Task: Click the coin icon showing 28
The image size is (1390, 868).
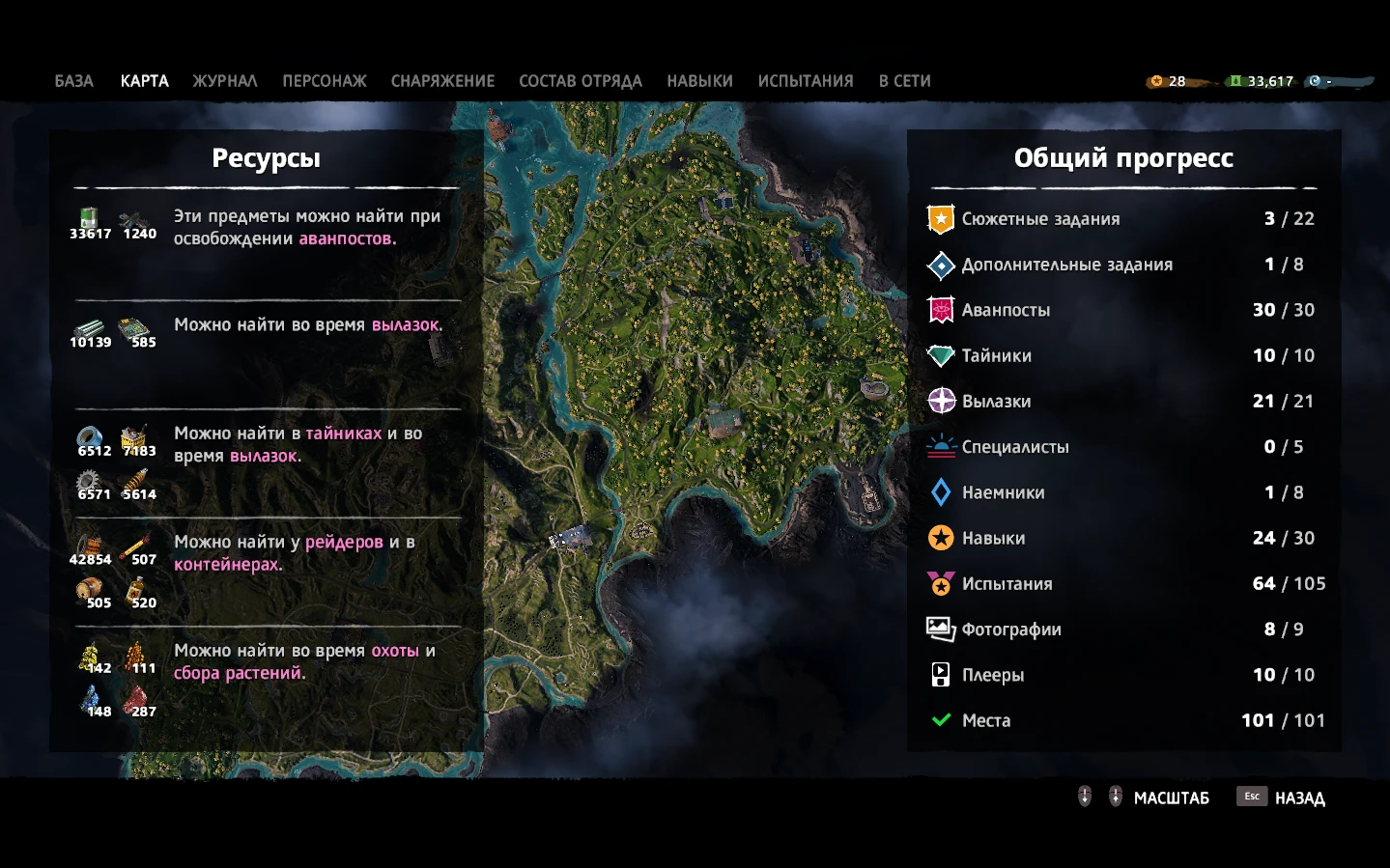Action: click(x=1155, y=81)
